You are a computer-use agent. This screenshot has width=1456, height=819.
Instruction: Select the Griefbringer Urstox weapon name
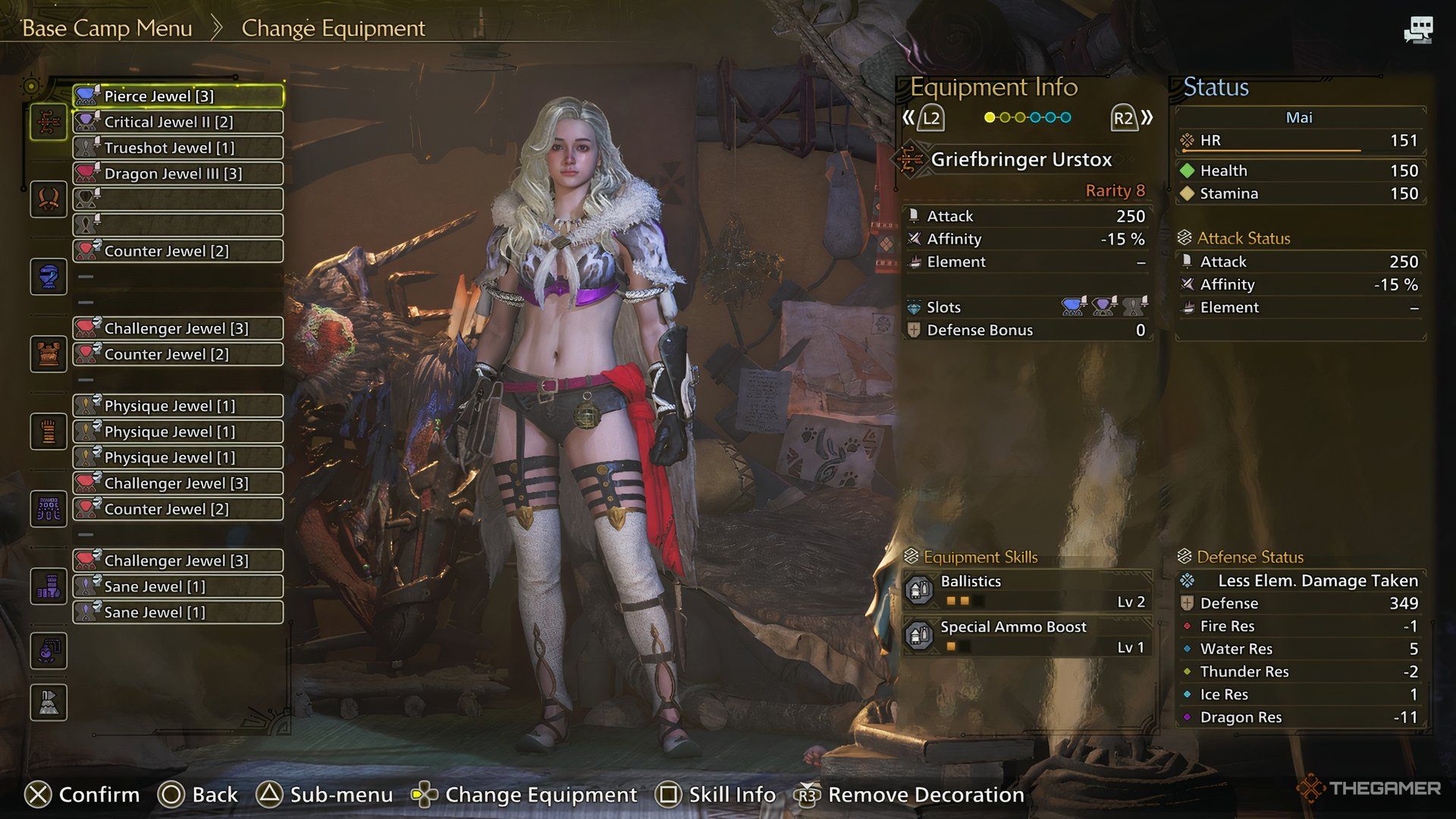tap(1021, 160)
